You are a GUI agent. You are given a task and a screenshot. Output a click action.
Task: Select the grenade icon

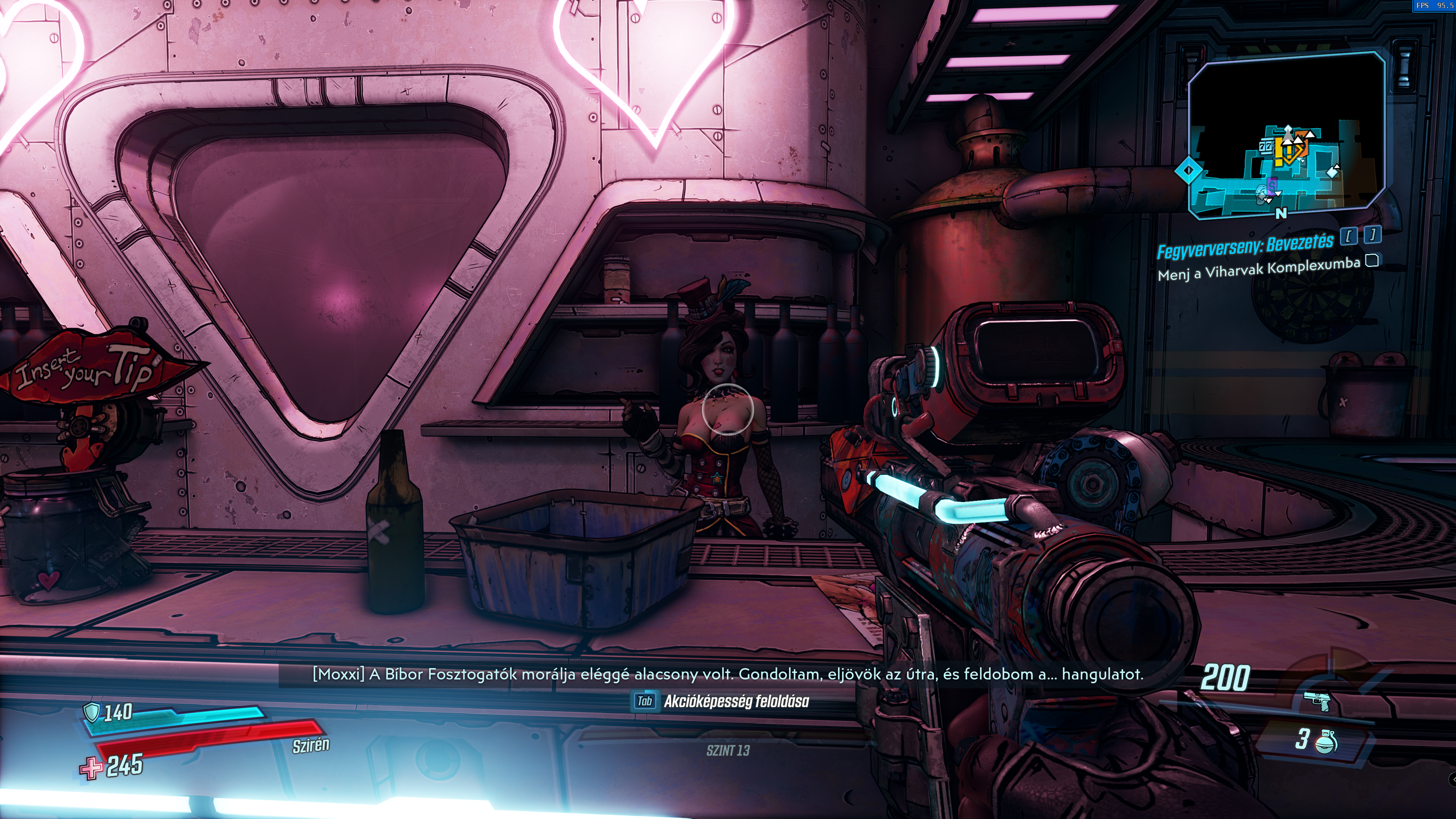pos(1326,741)
